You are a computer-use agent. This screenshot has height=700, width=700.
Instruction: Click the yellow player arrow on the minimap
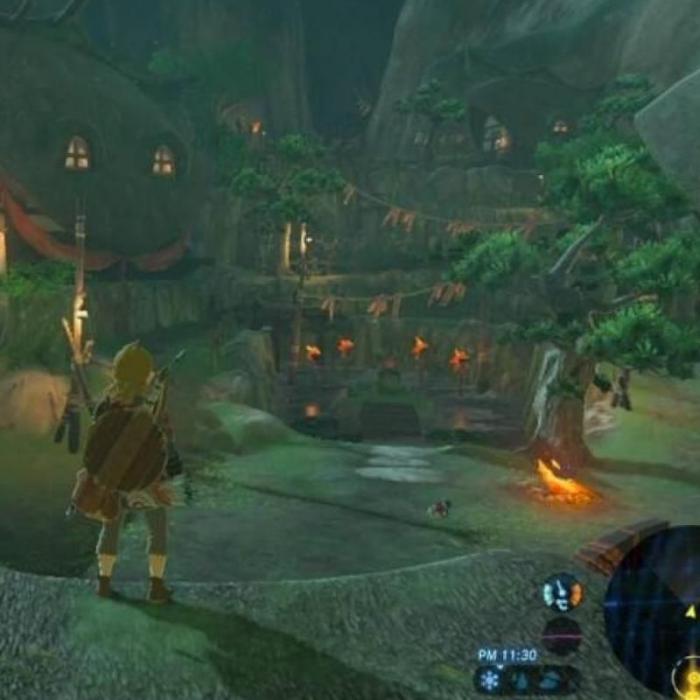(689, 610)
